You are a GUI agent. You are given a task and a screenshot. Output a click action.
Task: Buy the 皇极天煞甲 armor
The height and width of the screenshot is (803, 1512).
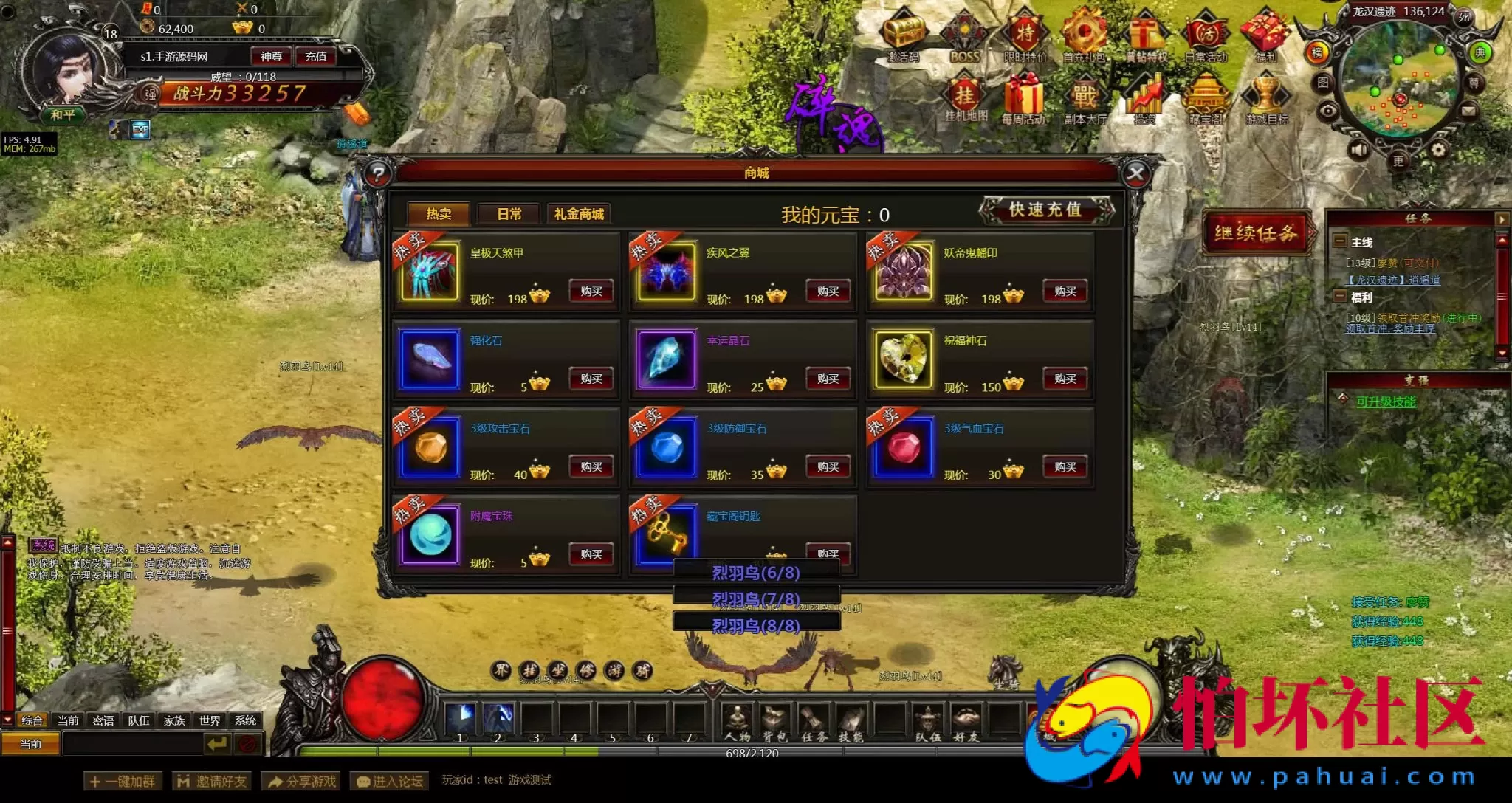pyautogui.click(x=591, y=292)
